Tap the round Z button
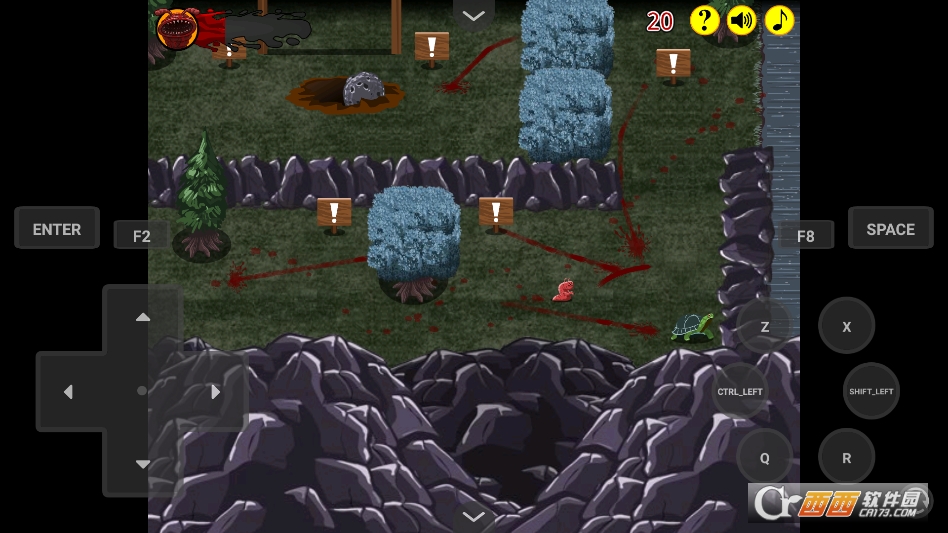This screenshot has height=533, width=948. pyautogui.click(x=765, y=326)
